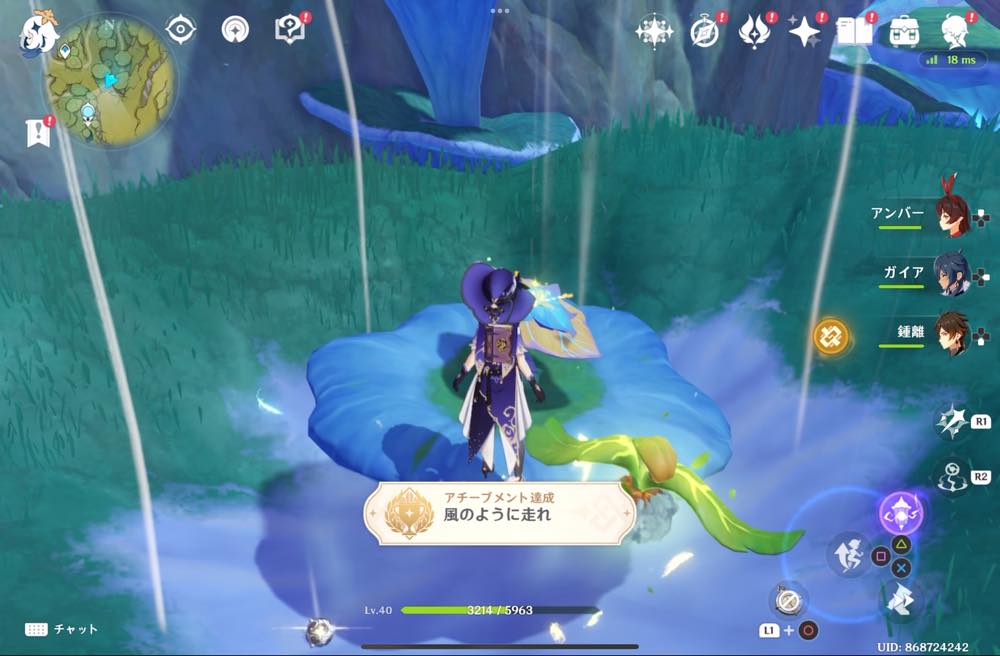Image resolution: width=1000 pixels, height=656 pixels.
Task: Tap the orange coin icon
Action: click(830, 336)
